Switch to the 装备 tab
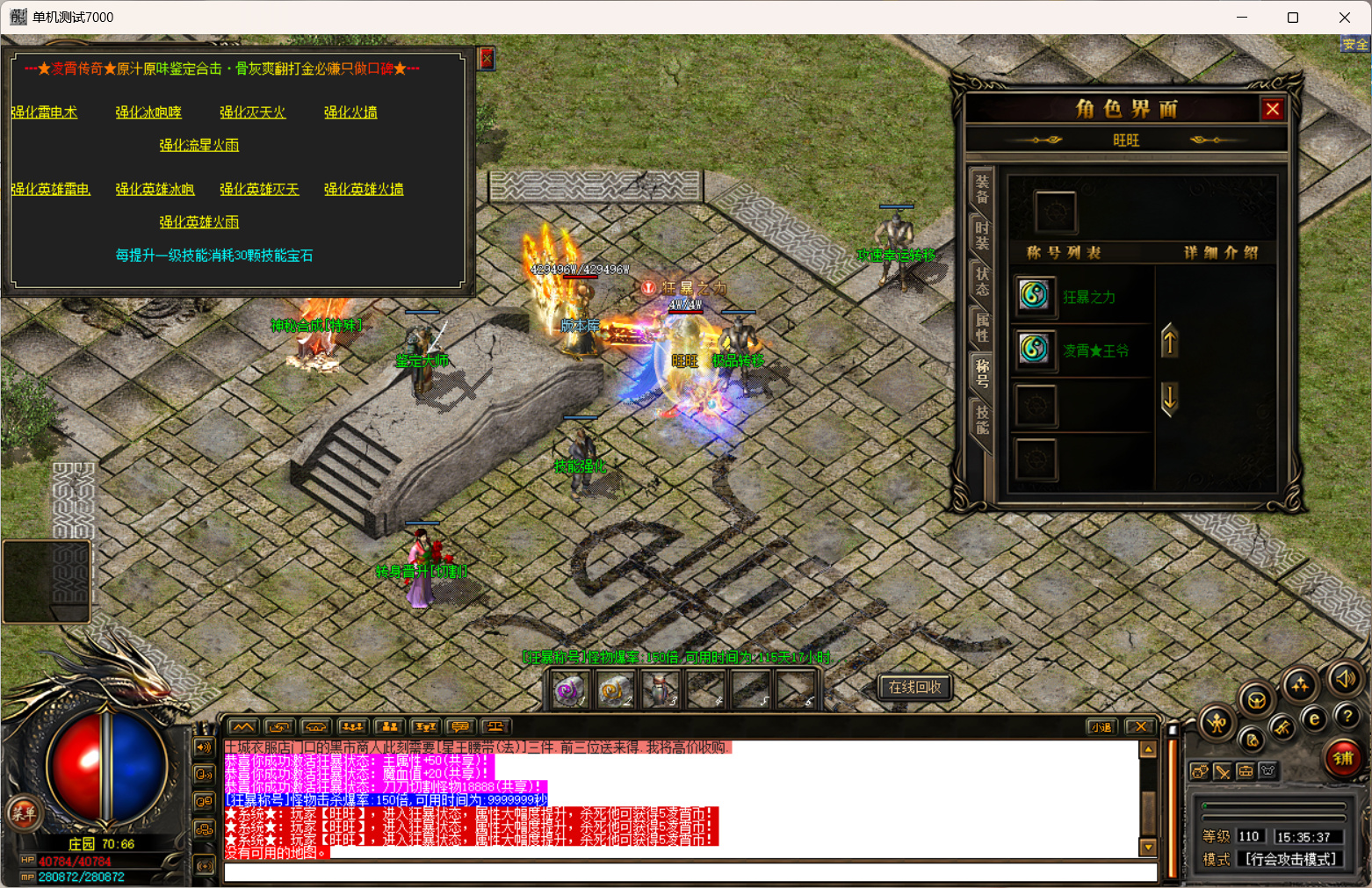 (983, 190)
